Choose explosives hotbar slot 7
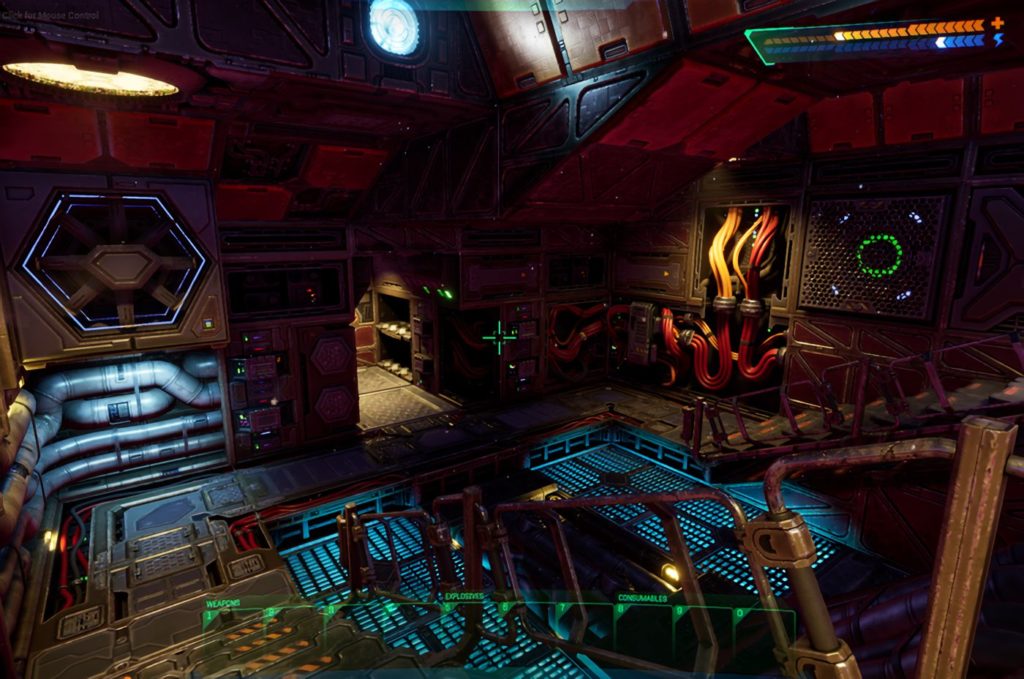Screen dimensions: 1024x679 [582, 623]
